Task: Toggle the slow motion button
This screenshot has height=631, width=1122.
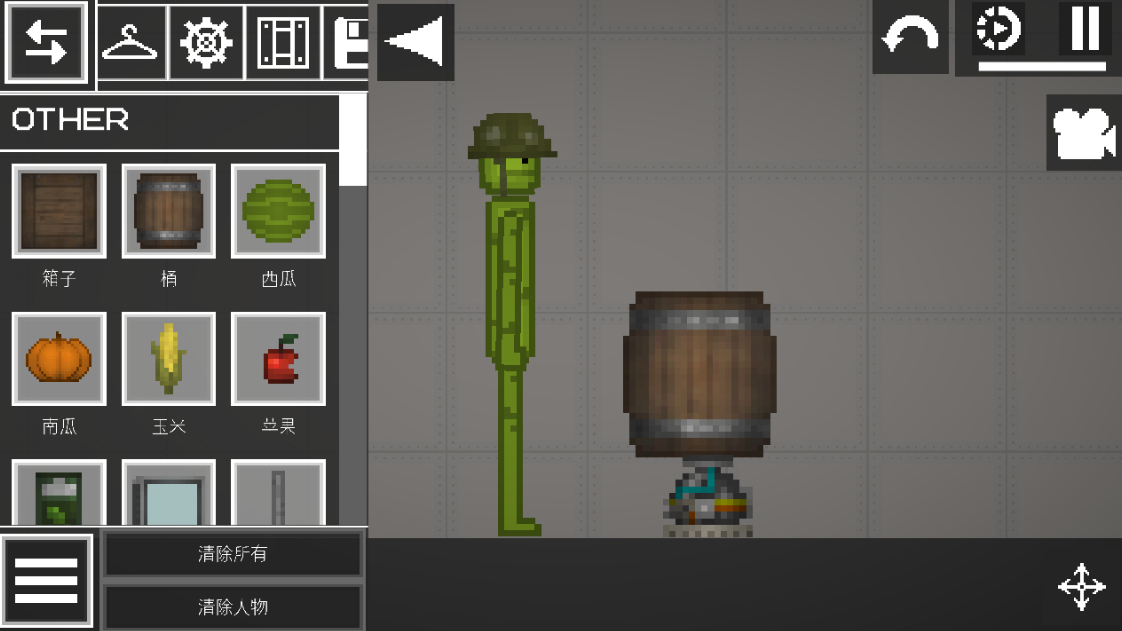Action: point(998,29)
